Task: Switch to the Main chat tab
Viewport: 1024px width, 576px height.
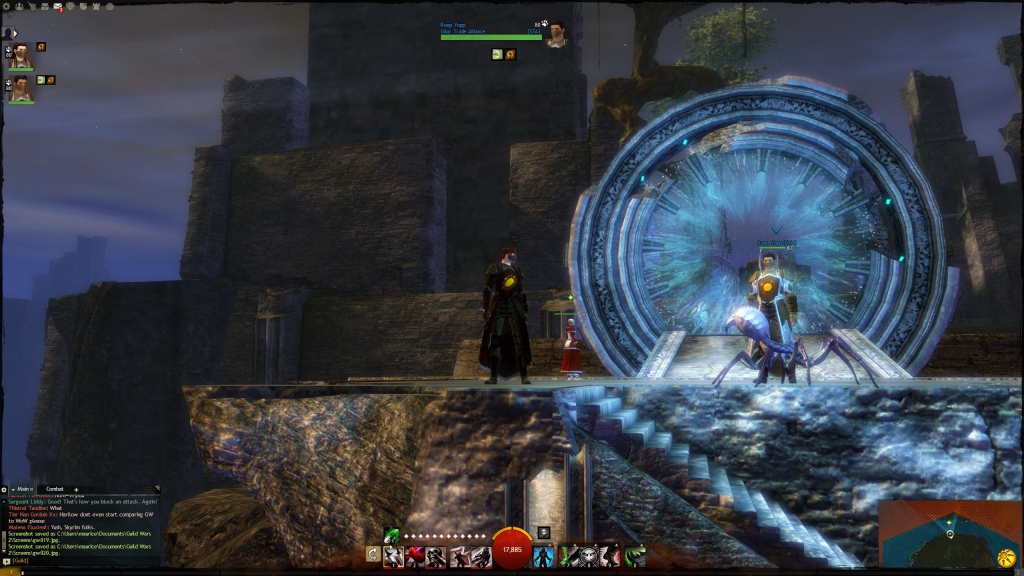Action: tap(23, 489)
